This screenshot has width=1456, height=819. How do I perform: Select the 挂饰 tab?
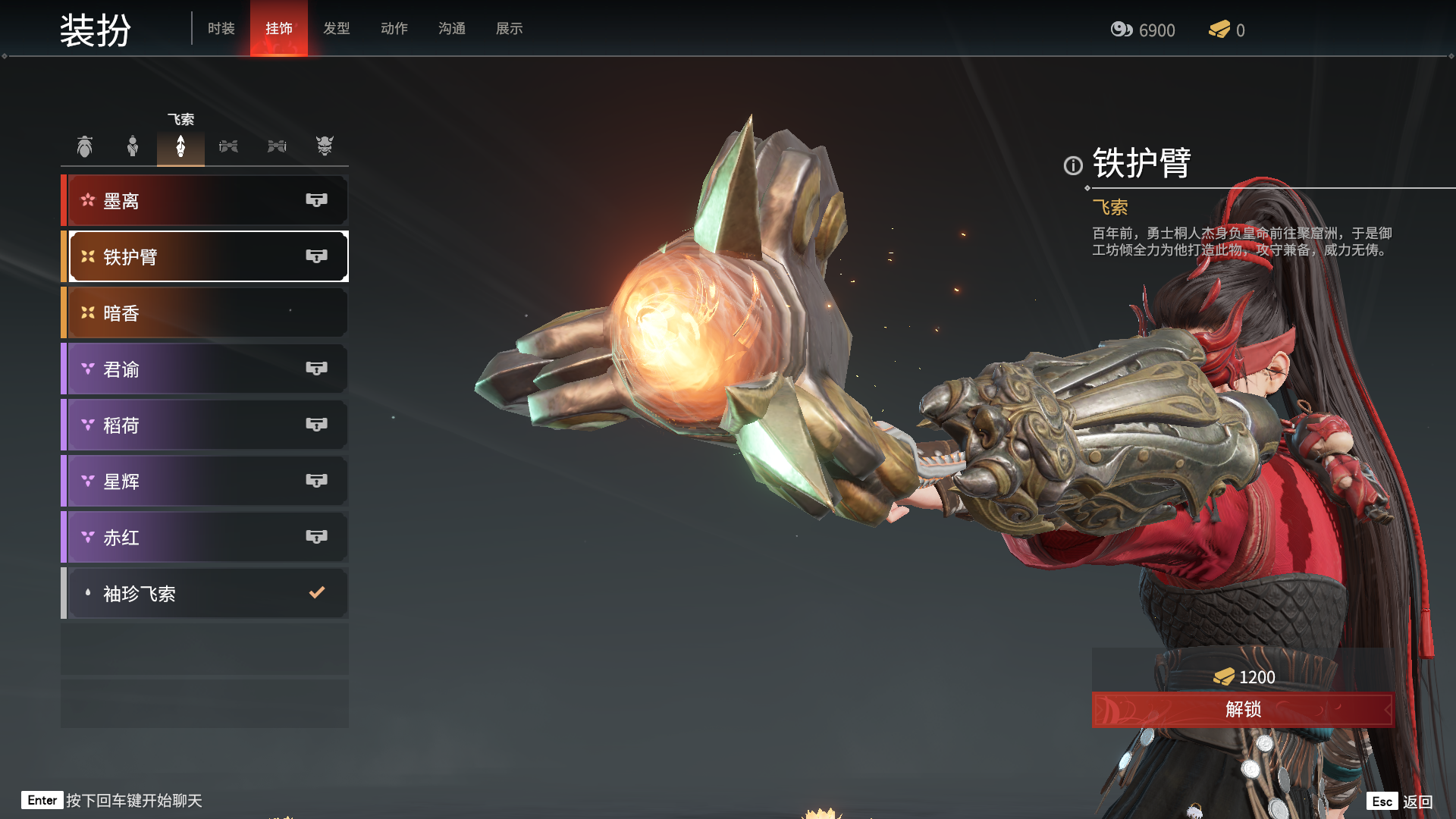click(x=278, y=29)
